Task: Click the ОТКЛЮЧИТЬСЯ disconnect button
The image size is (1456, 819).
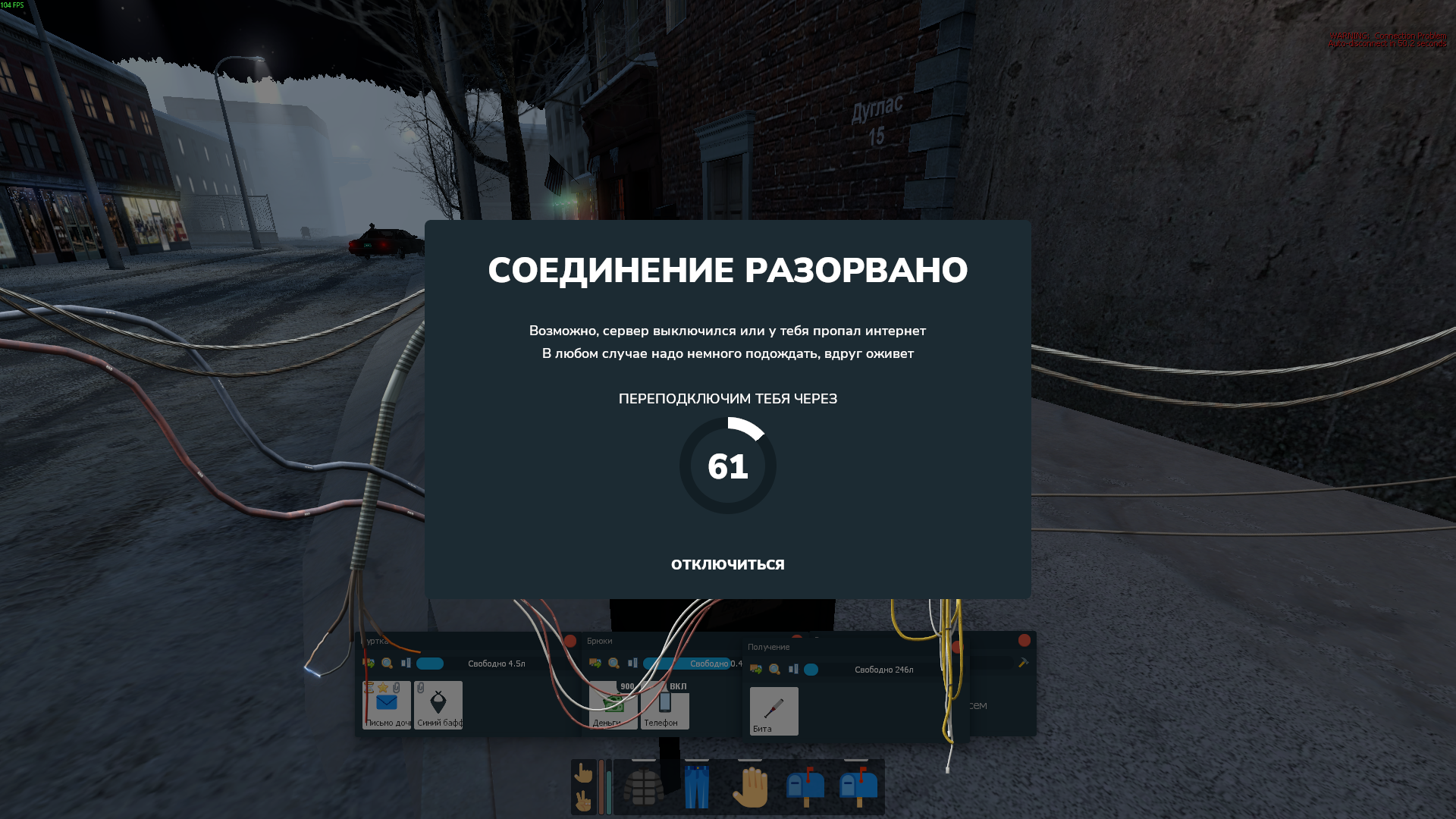Action: point(727,564)
